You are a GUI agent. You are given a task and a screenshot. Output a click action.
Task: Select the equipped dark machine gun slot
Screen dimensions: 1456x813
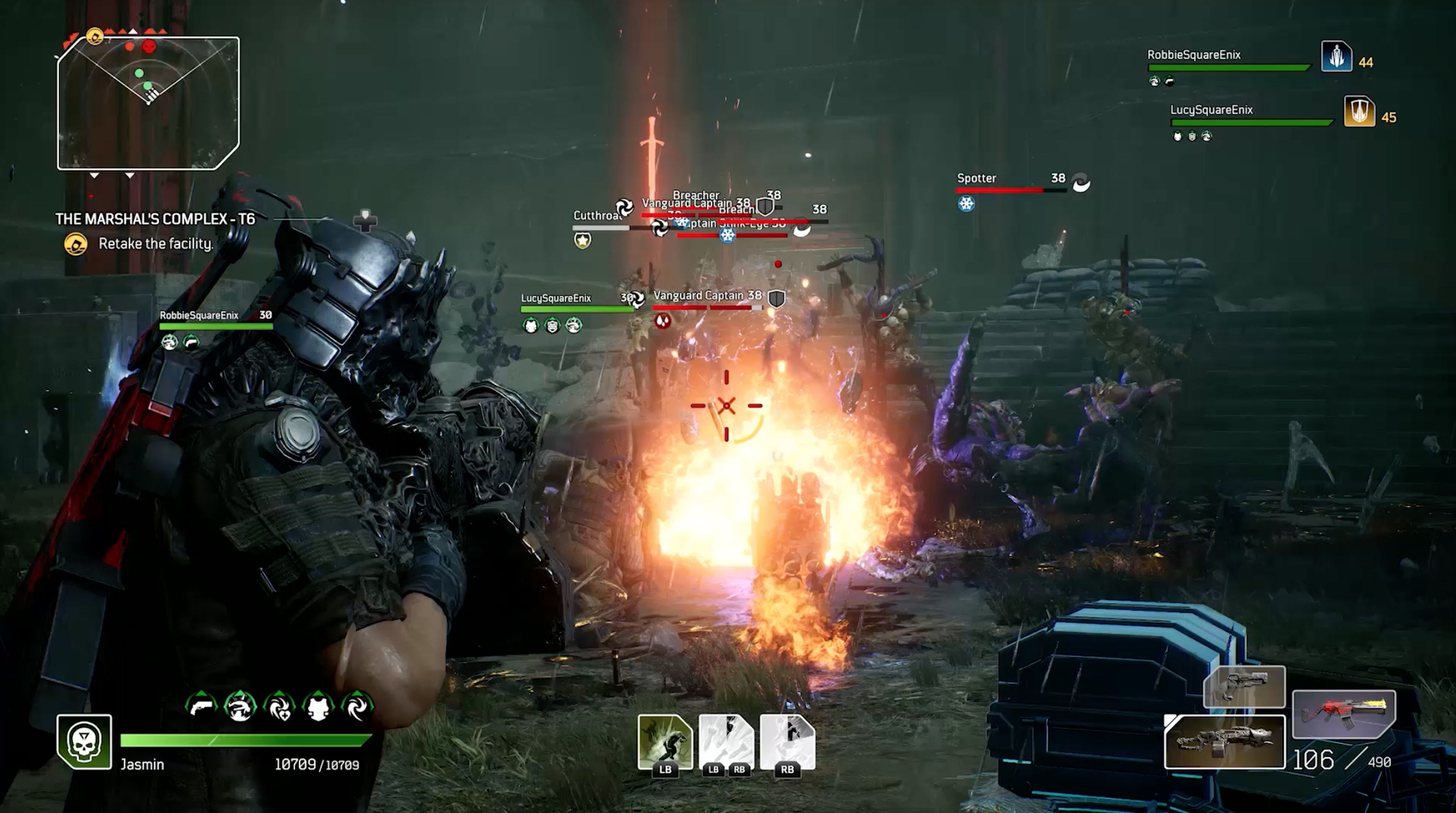(1224, 742)
